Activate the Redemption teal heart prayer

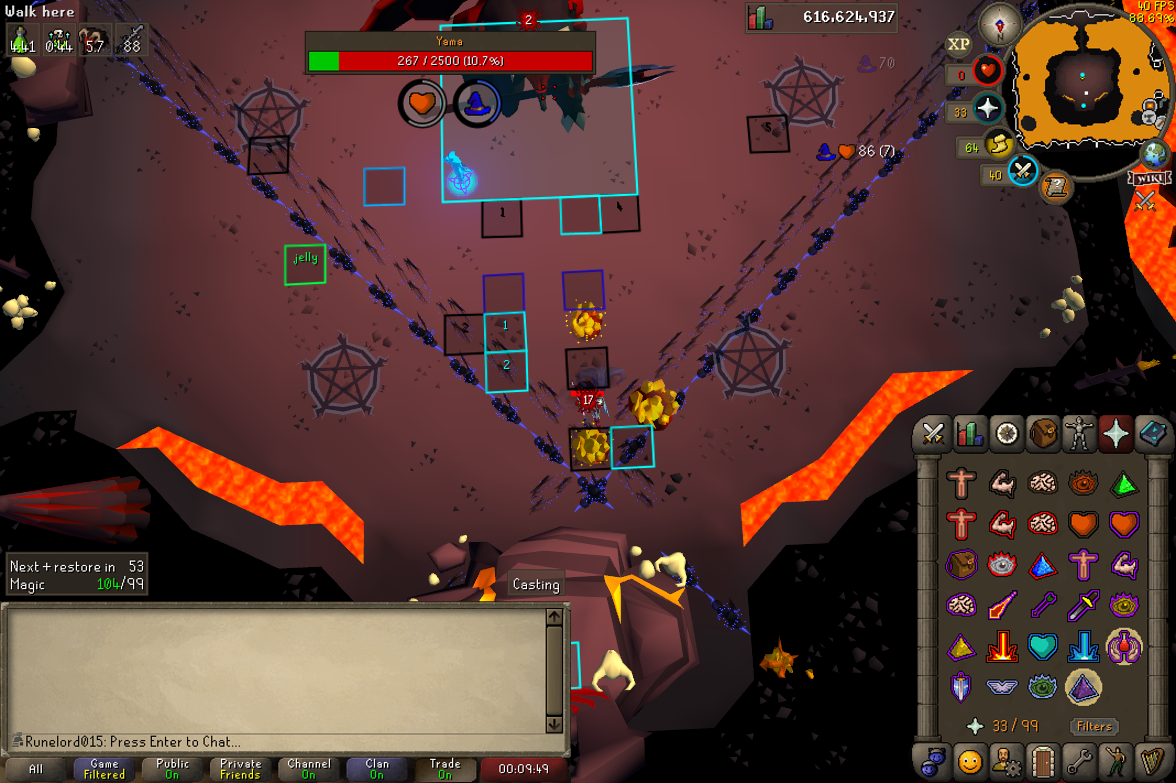pos(1042,646)
